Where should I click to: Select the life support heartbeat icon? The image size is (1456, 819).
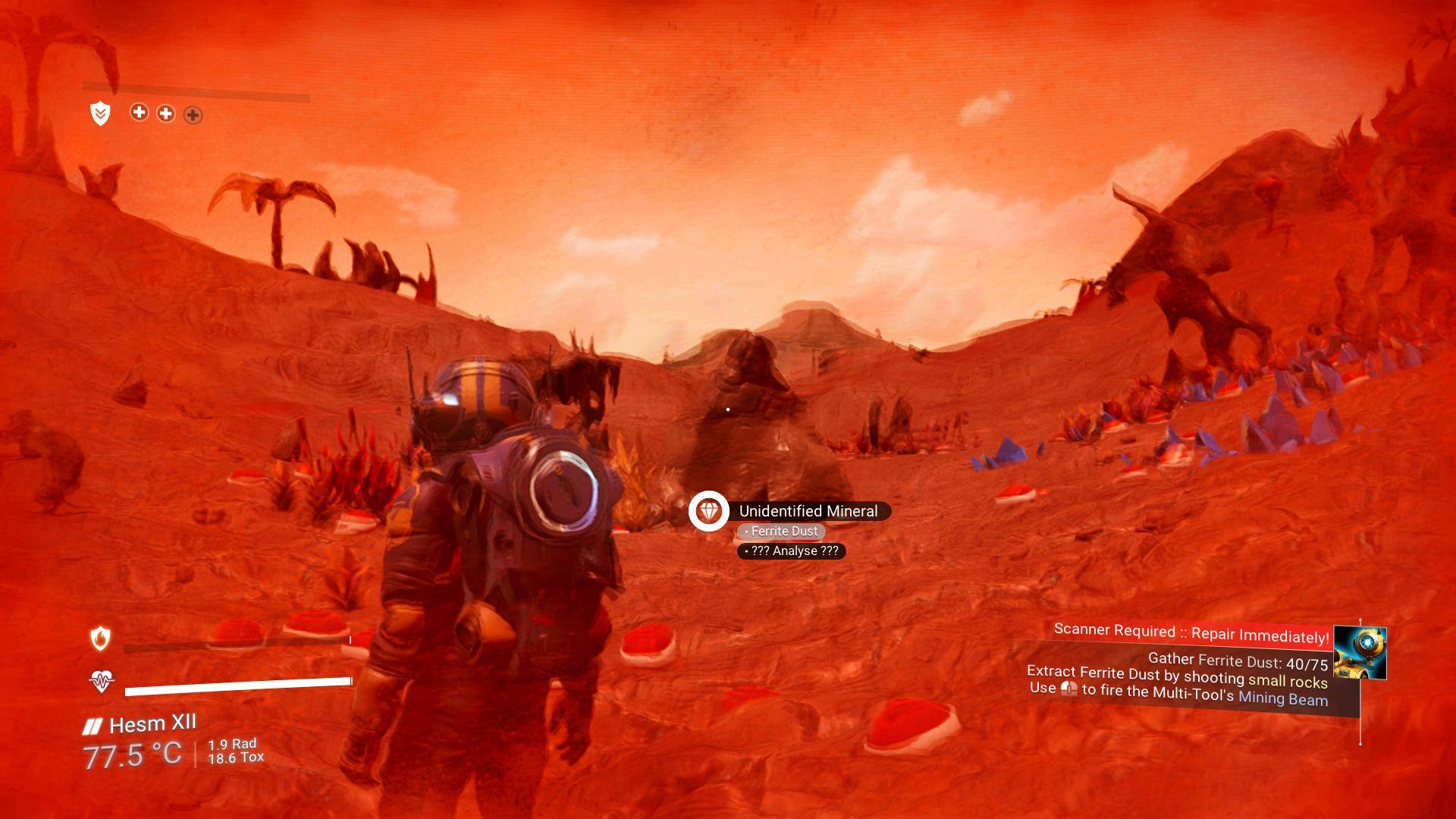click(x=100, y=681)
